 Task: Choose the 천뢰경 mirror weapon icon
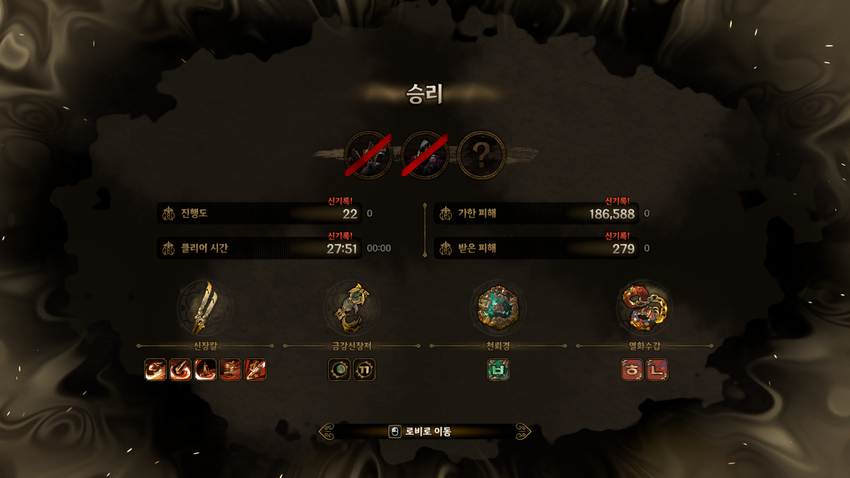(x=498, y=307)
